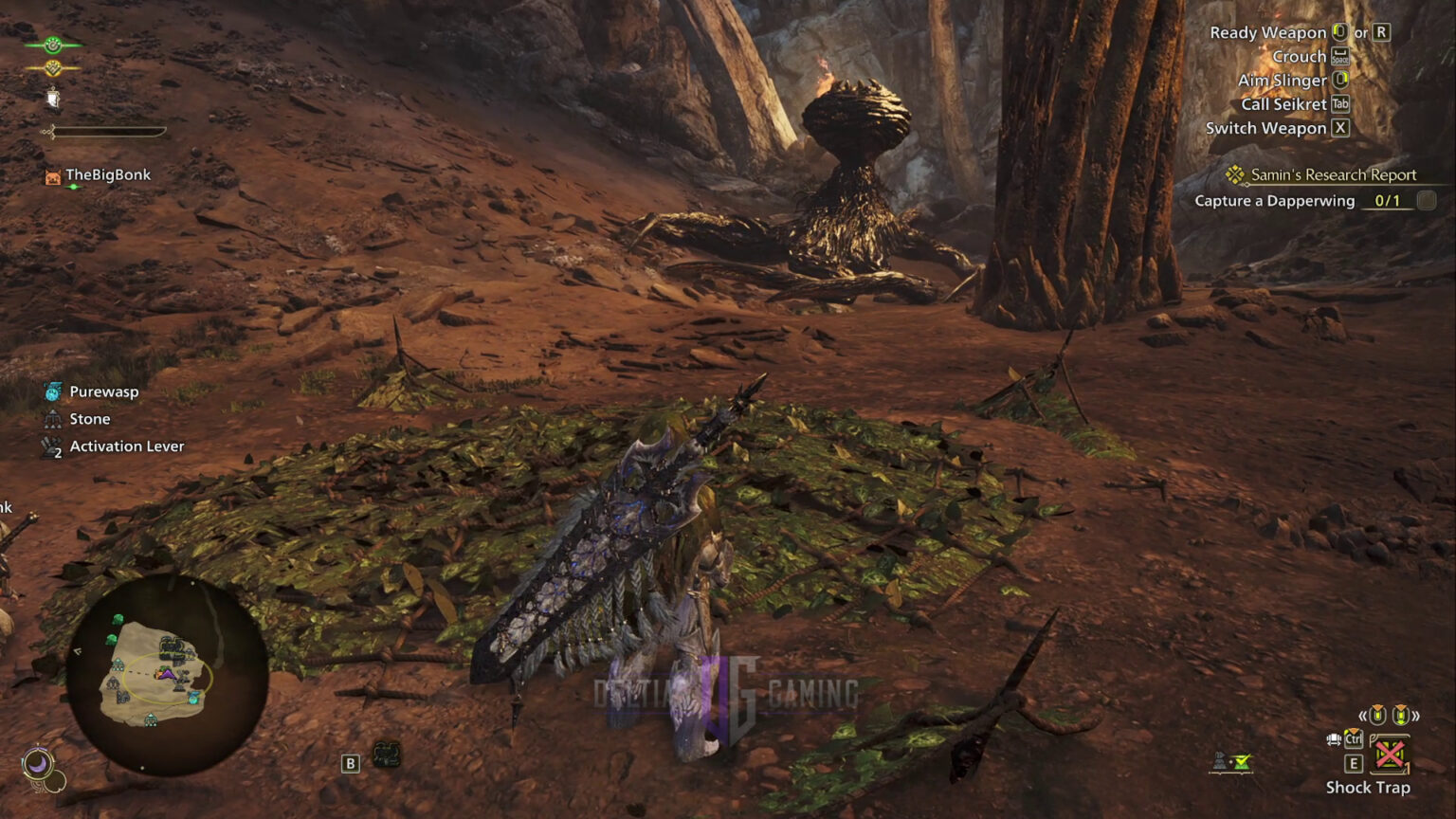Select the Samin's Research Report quest emblem

click(x=1233, y=174)
